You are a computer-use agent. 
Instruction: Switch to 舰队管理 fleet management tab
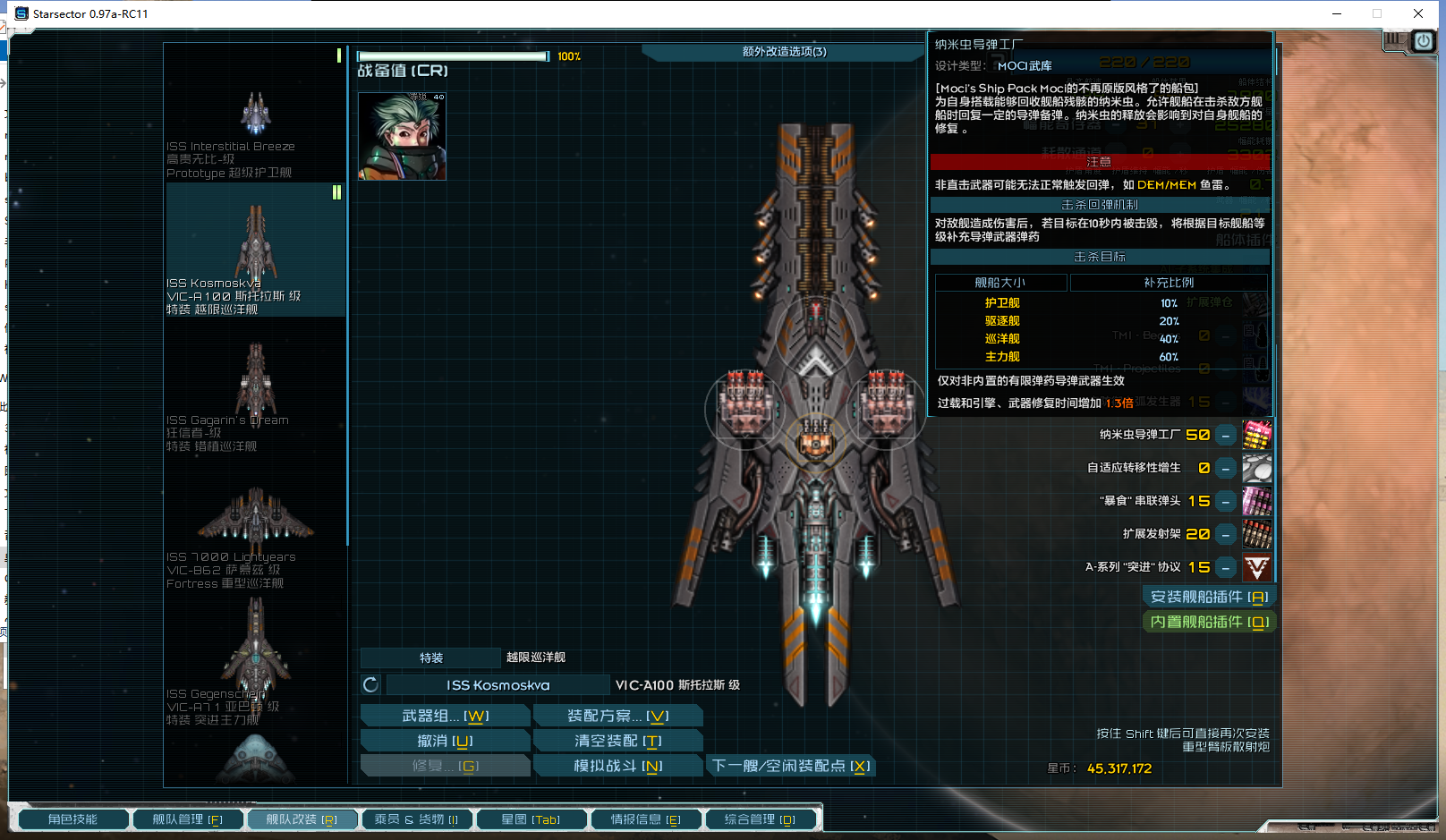pyautogui.click(x=187, y=819)
